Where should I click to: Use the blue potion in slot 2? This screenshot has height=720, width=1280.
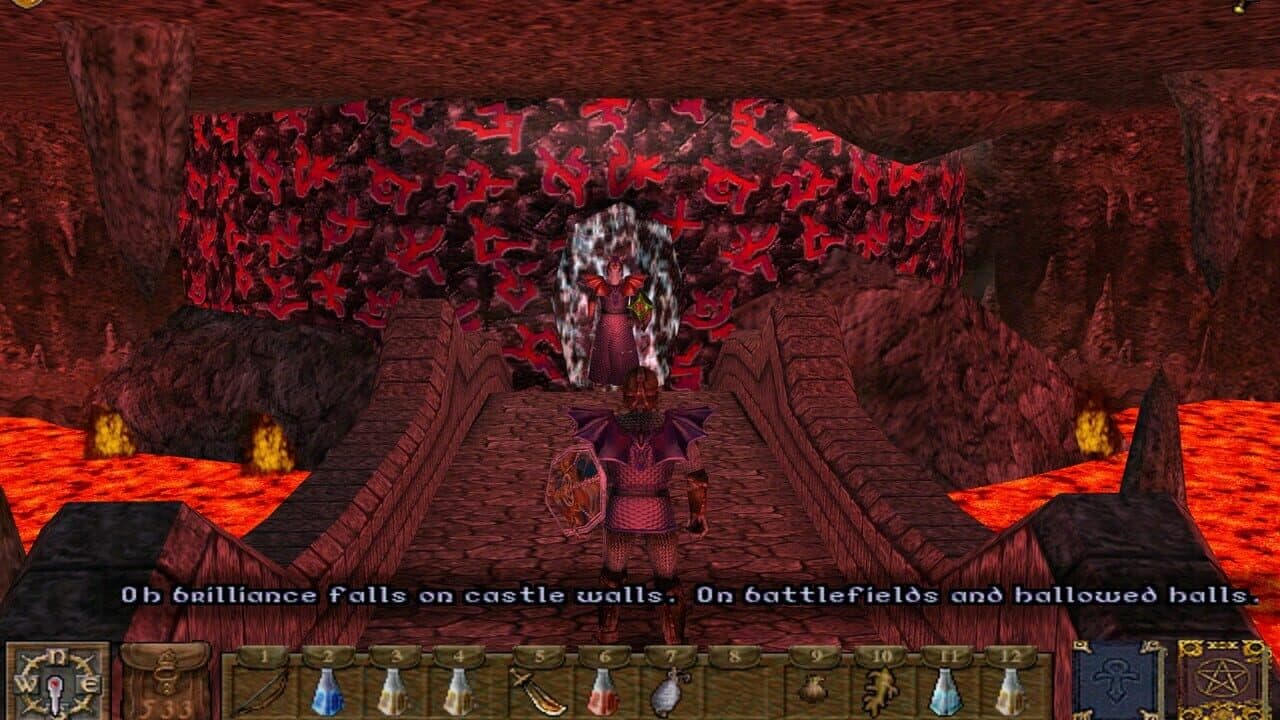327,690
